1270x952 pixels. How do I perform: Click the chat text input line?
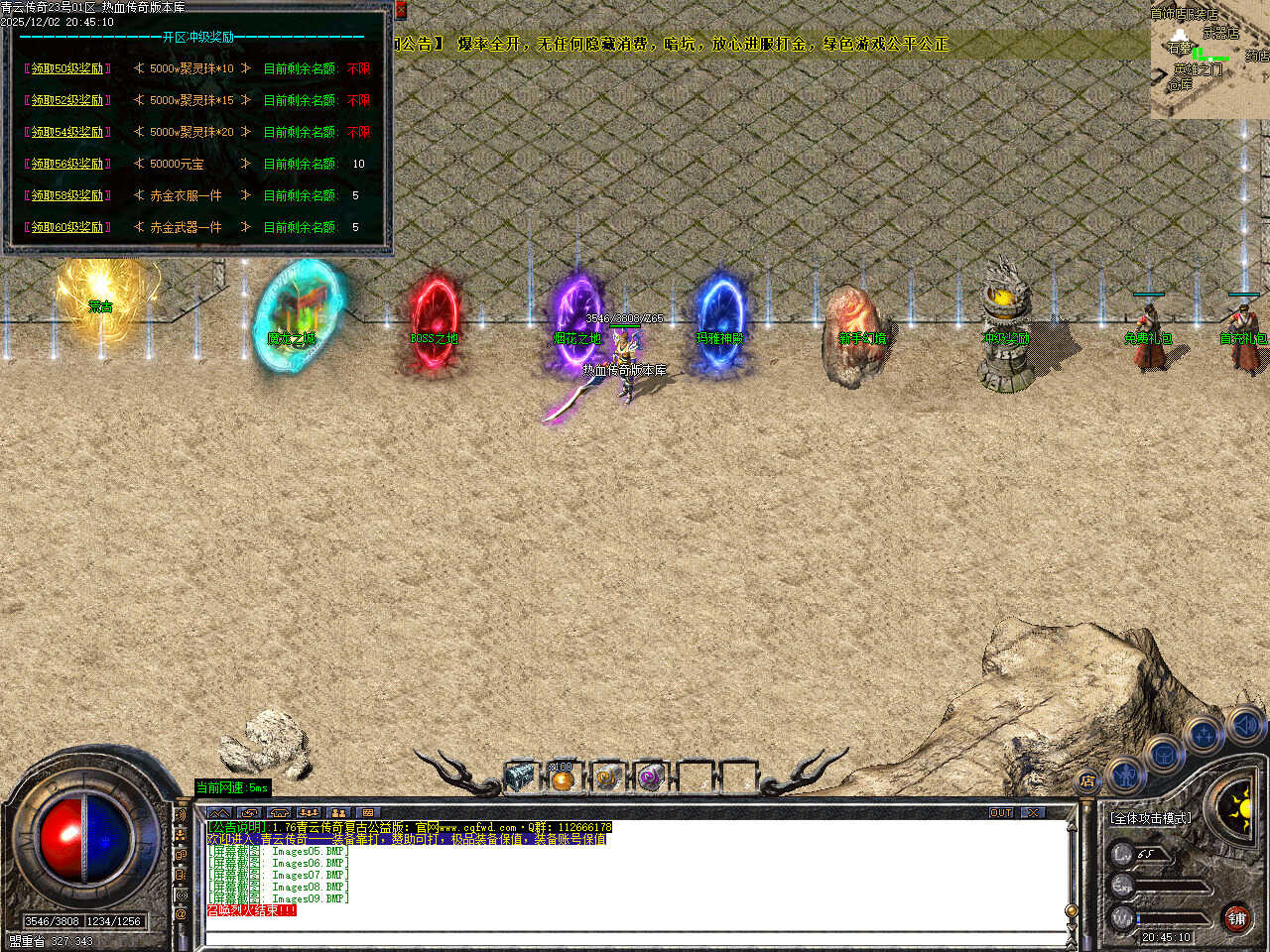(x=635, y=937)
